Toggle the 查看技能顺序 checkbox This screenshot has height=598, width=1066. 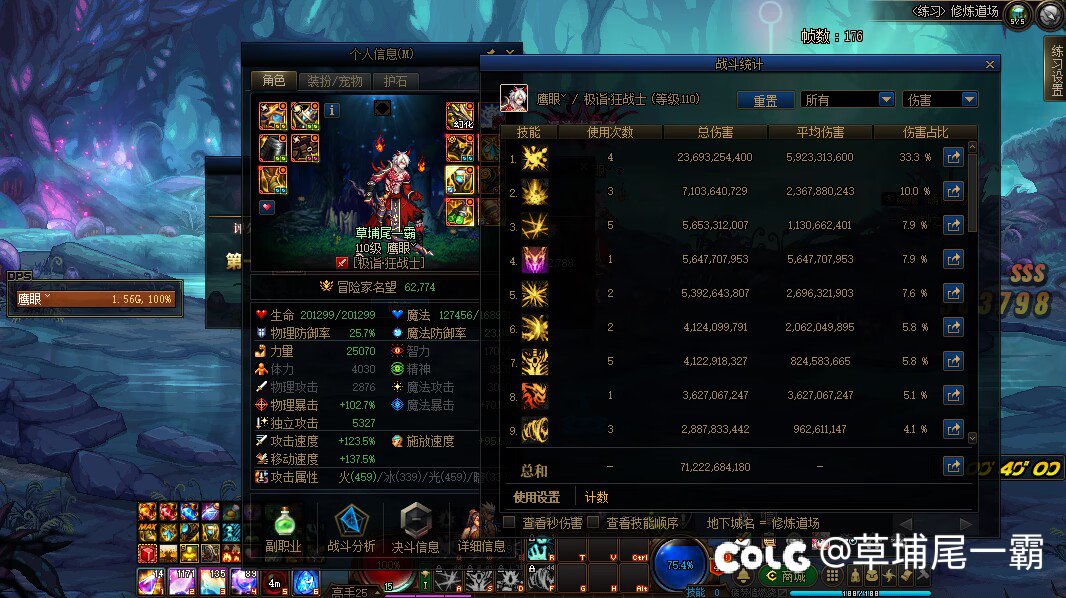click(593, 523)
